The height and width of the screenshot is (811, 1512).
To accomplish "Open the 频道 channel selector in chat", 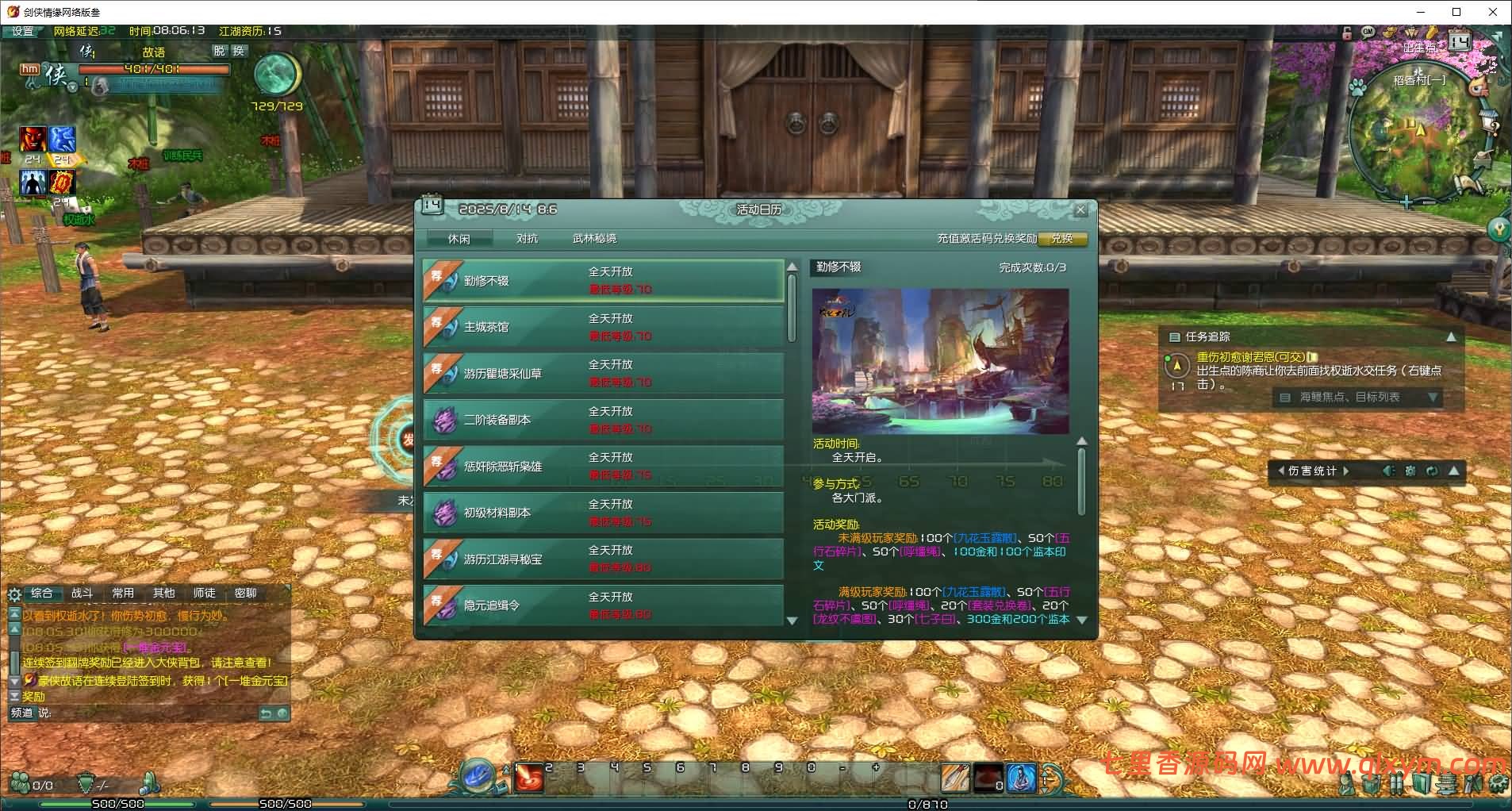I will point(24,713).
